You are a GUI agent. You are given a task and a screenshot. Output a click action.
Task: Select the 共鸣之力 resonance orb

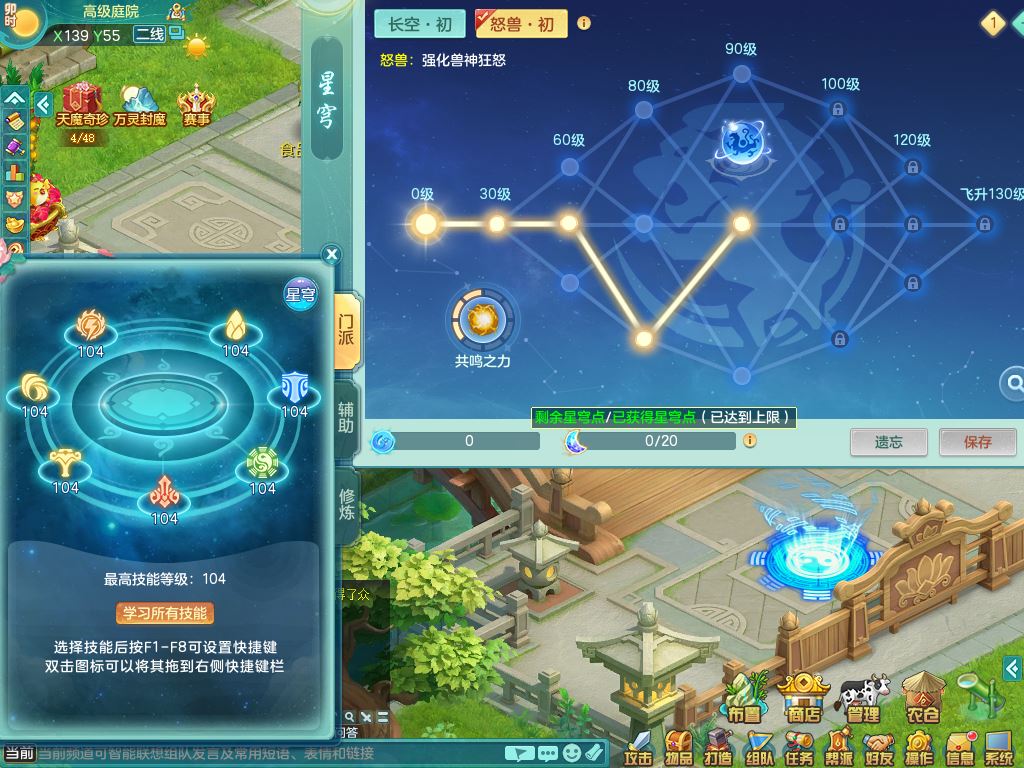(482, 321)
